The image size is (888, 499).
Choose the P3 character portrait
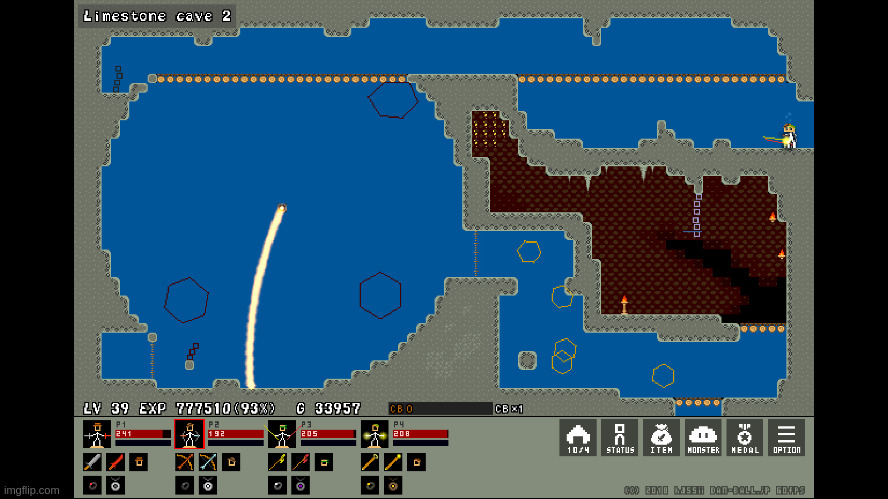click(281, 434)
